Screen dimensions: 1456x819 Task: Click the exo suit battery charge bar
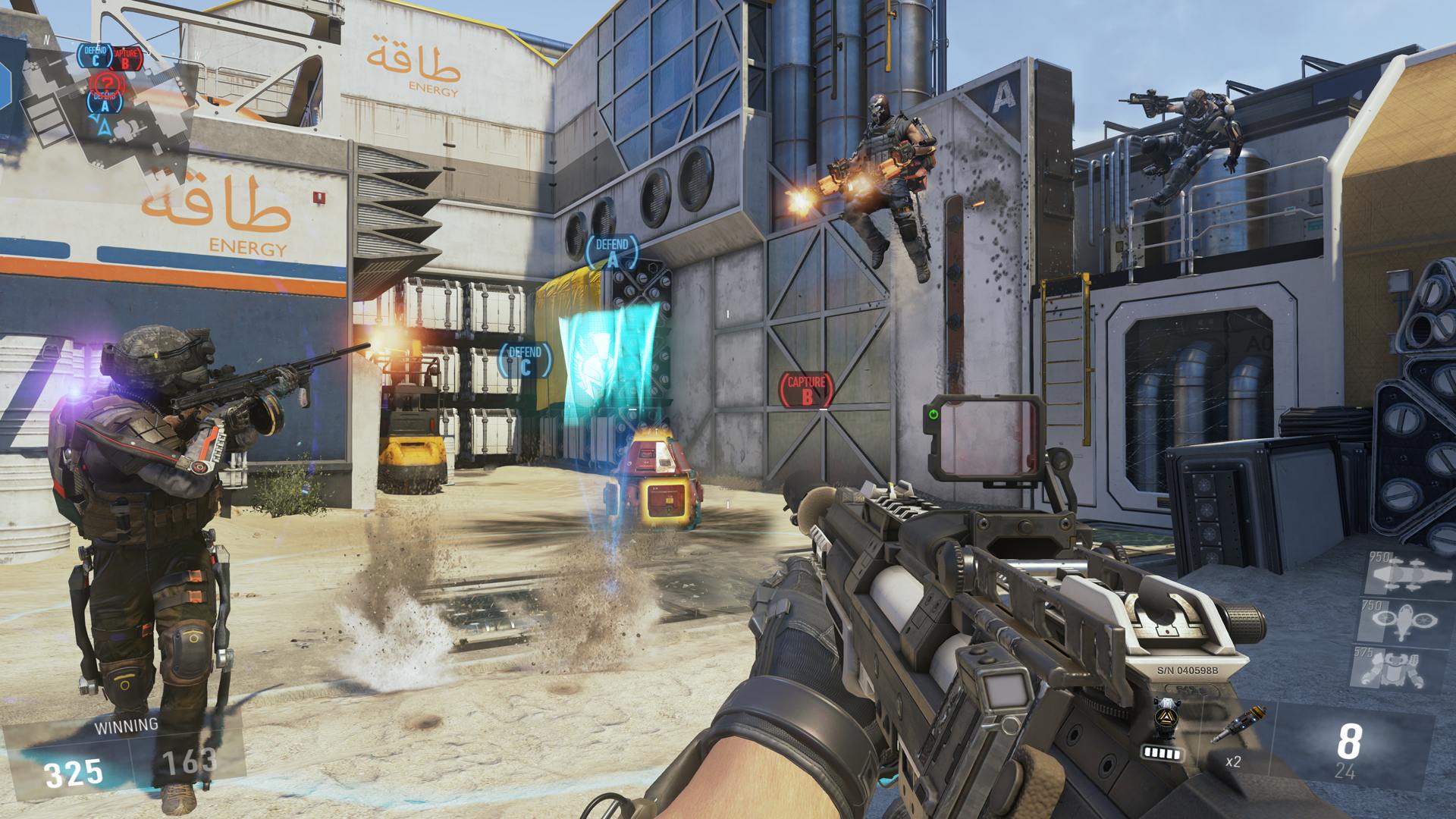(1163, 754)
